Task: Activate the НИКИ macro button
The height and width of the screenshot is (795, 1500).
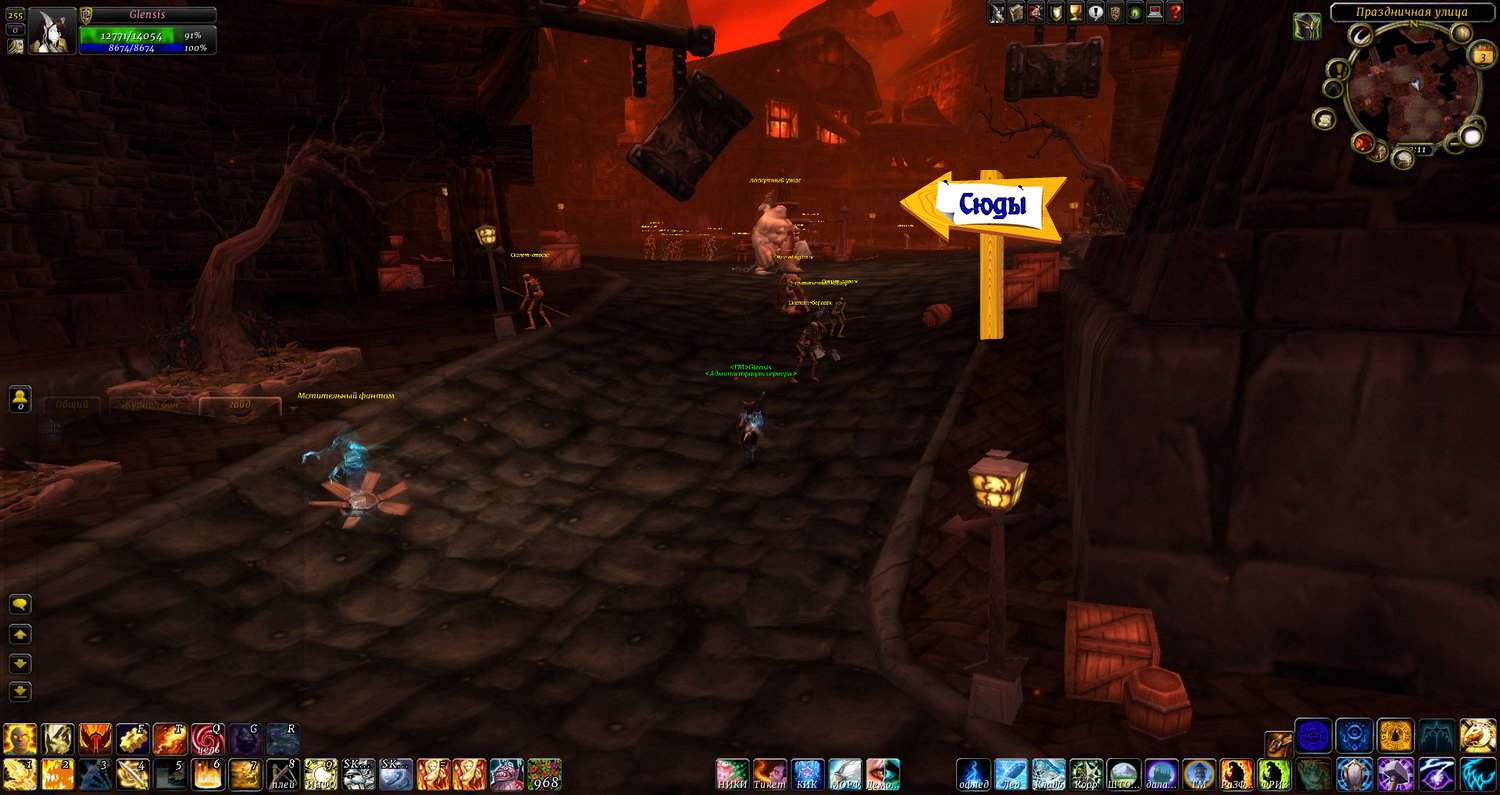Action: [x=732, y=774]
